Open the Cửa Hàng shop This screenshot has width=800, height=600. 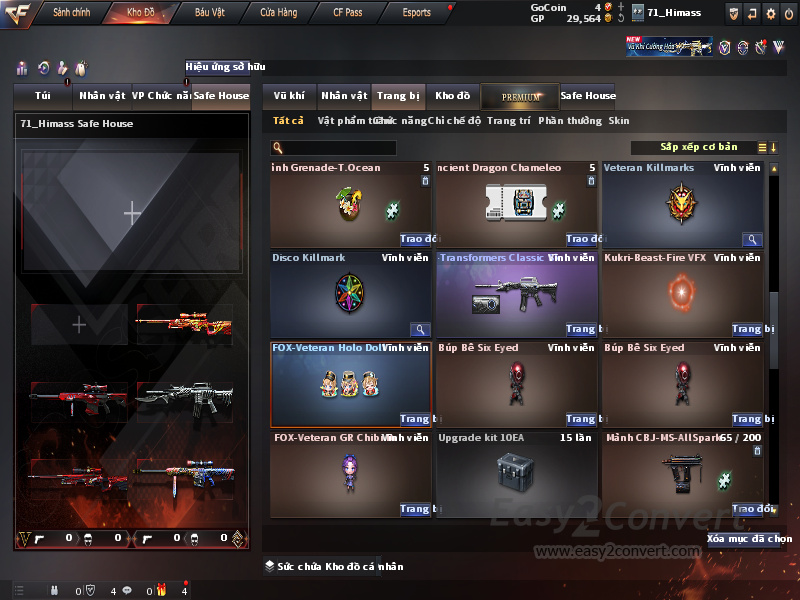coord(278,12)
